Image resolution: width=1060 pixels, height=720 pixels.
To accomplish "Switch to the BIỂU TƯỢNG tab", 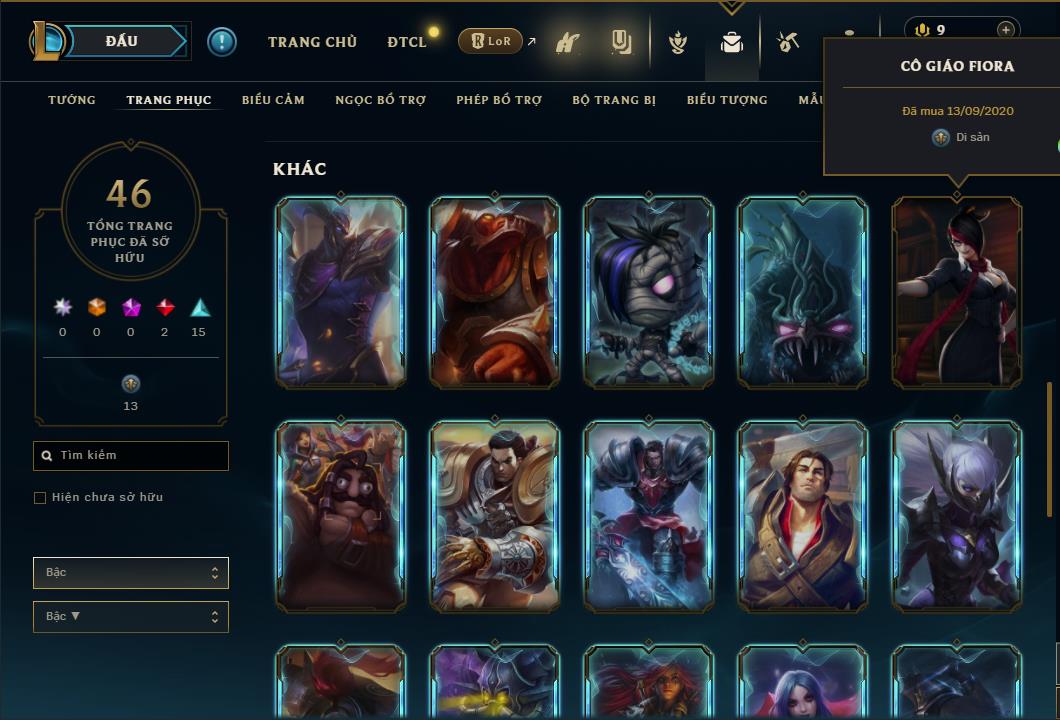I will point(727,100).
